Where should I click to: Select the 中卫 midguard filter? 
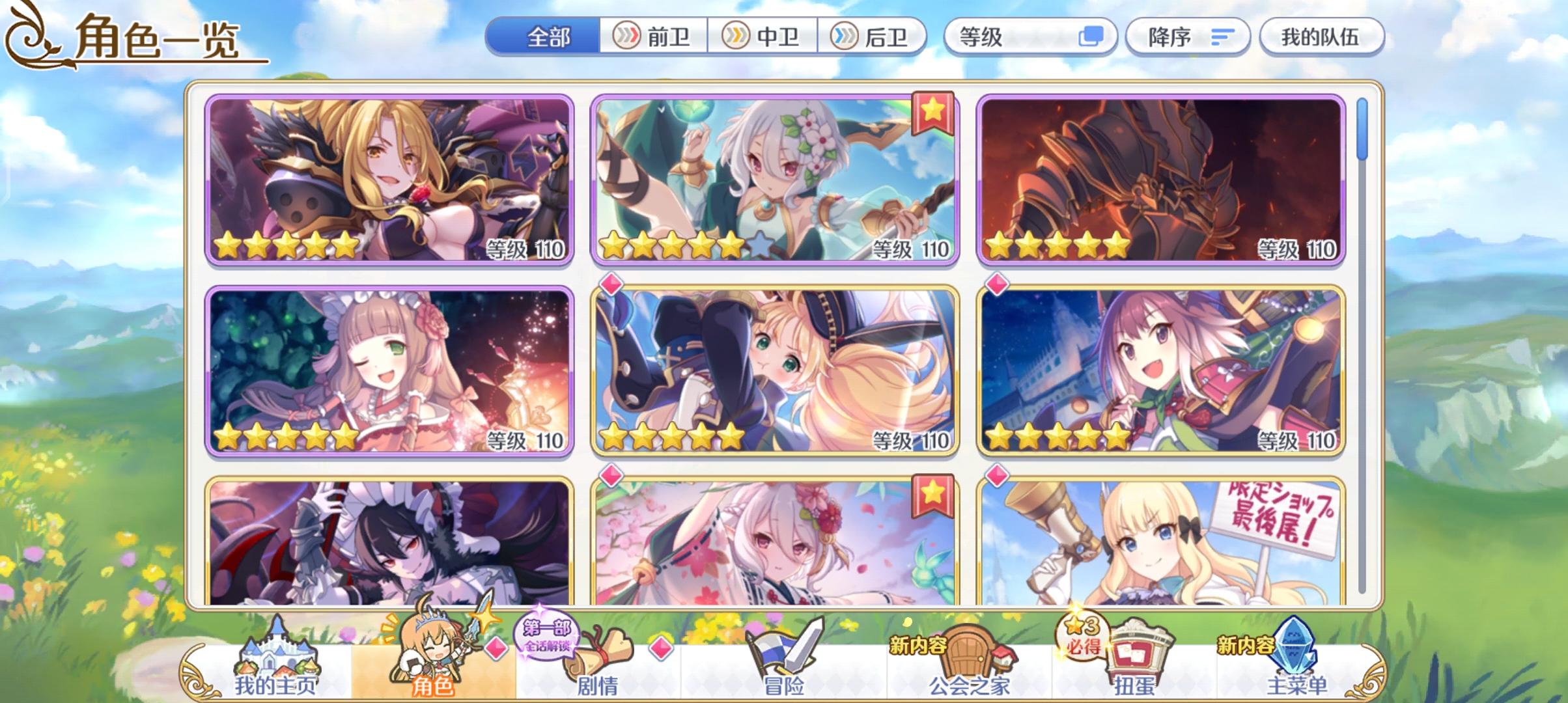click(764, 37)
